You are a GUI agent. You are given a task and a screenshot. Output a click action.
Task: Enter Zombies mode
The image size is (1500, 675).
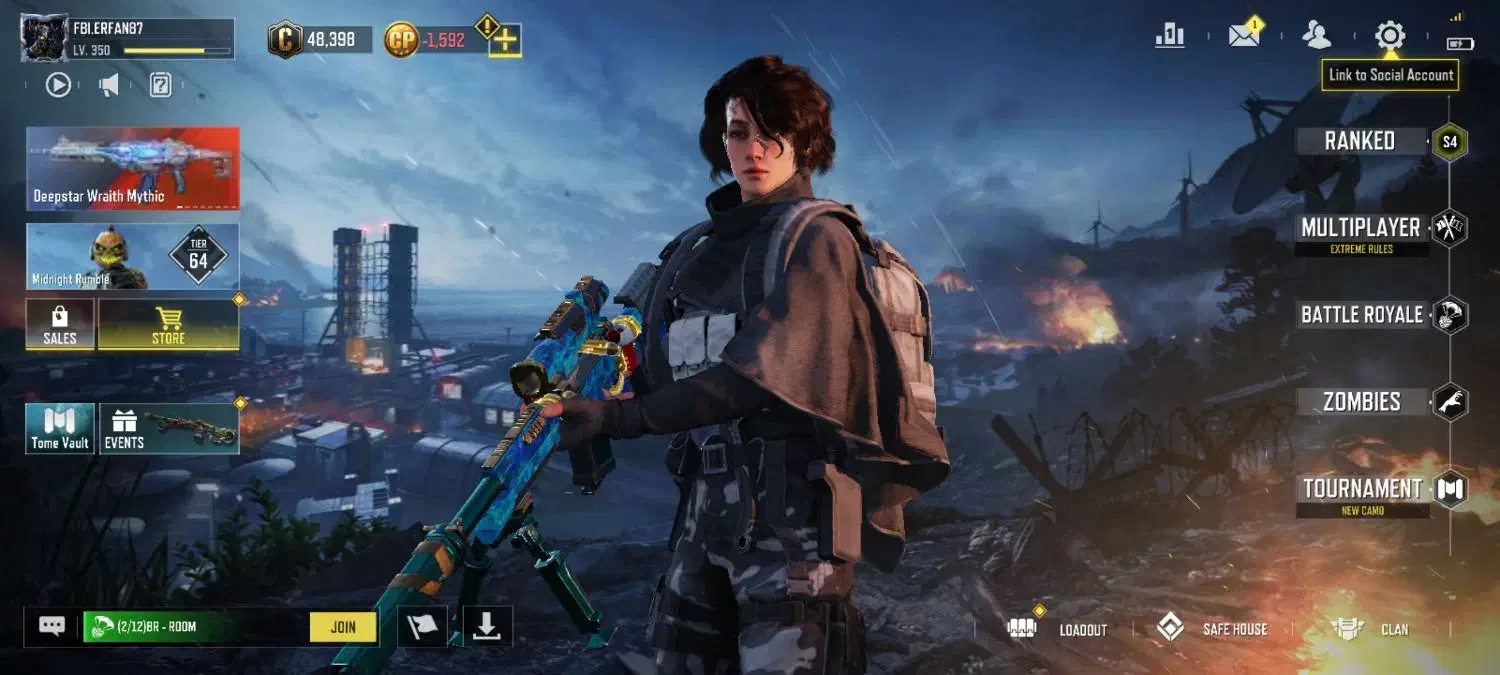(x=1362, y=402)
